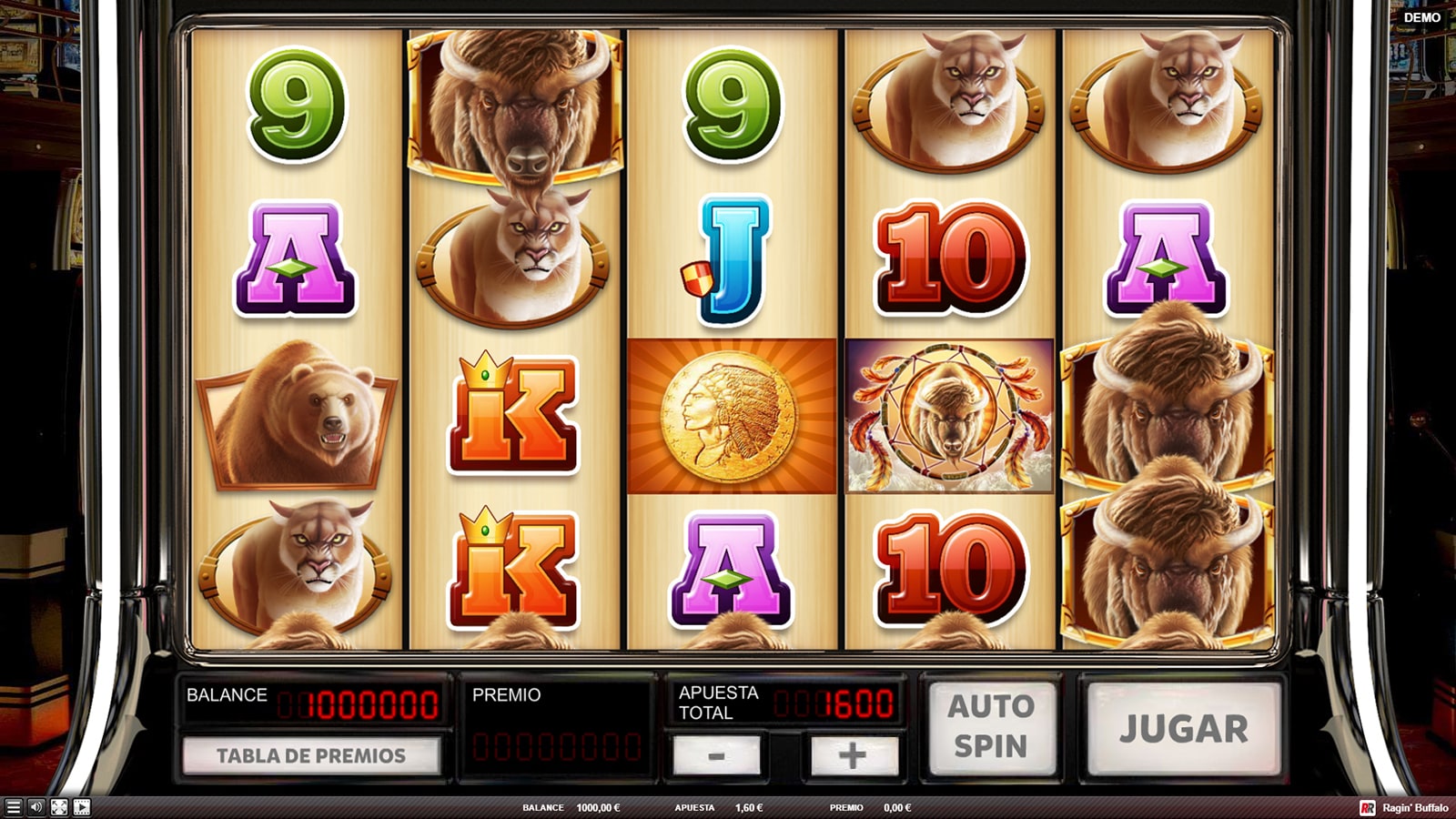Toggle the sound speaker icon

pos(35,807)
